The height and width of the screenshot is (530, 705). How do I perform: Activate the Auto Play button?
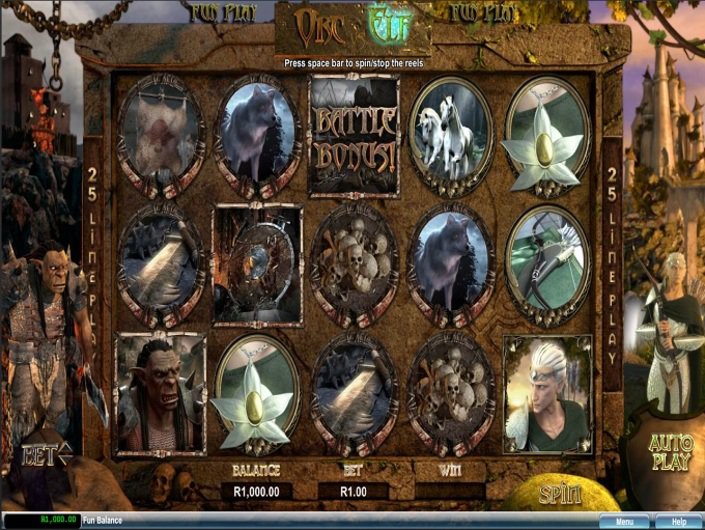669,452
